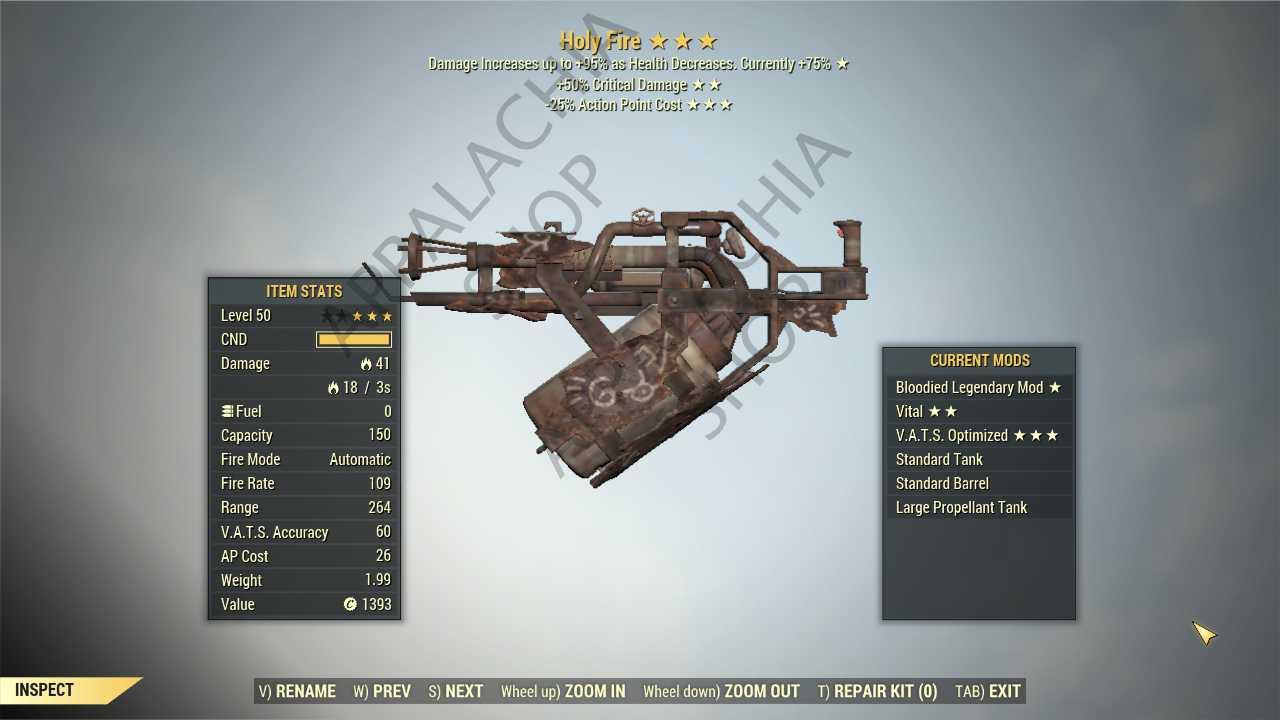Click the three stars beside Level 50

tap(371, 315)
